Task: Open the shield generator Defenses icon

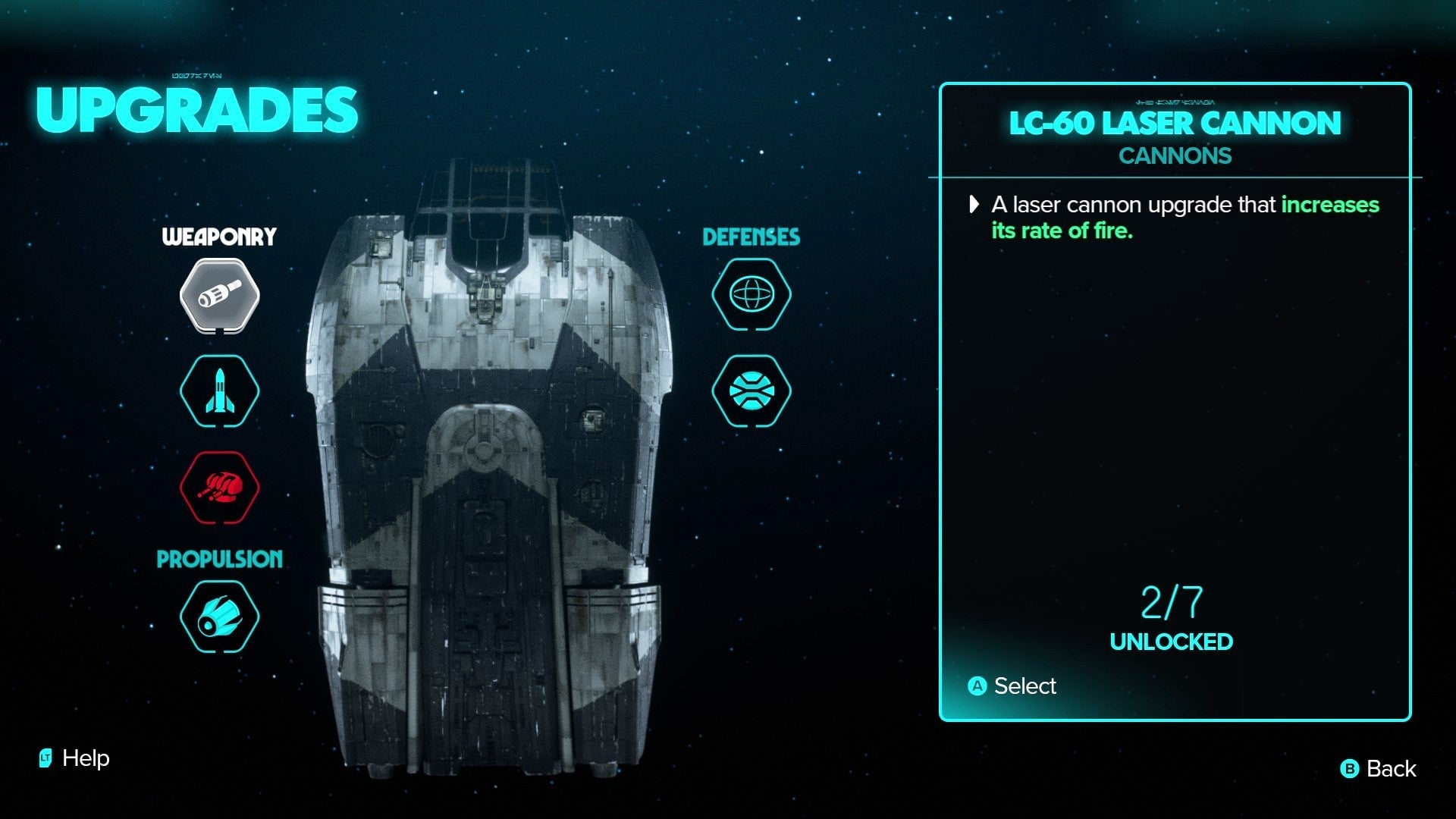Action: pyautogui.click(x=752, y=296)
